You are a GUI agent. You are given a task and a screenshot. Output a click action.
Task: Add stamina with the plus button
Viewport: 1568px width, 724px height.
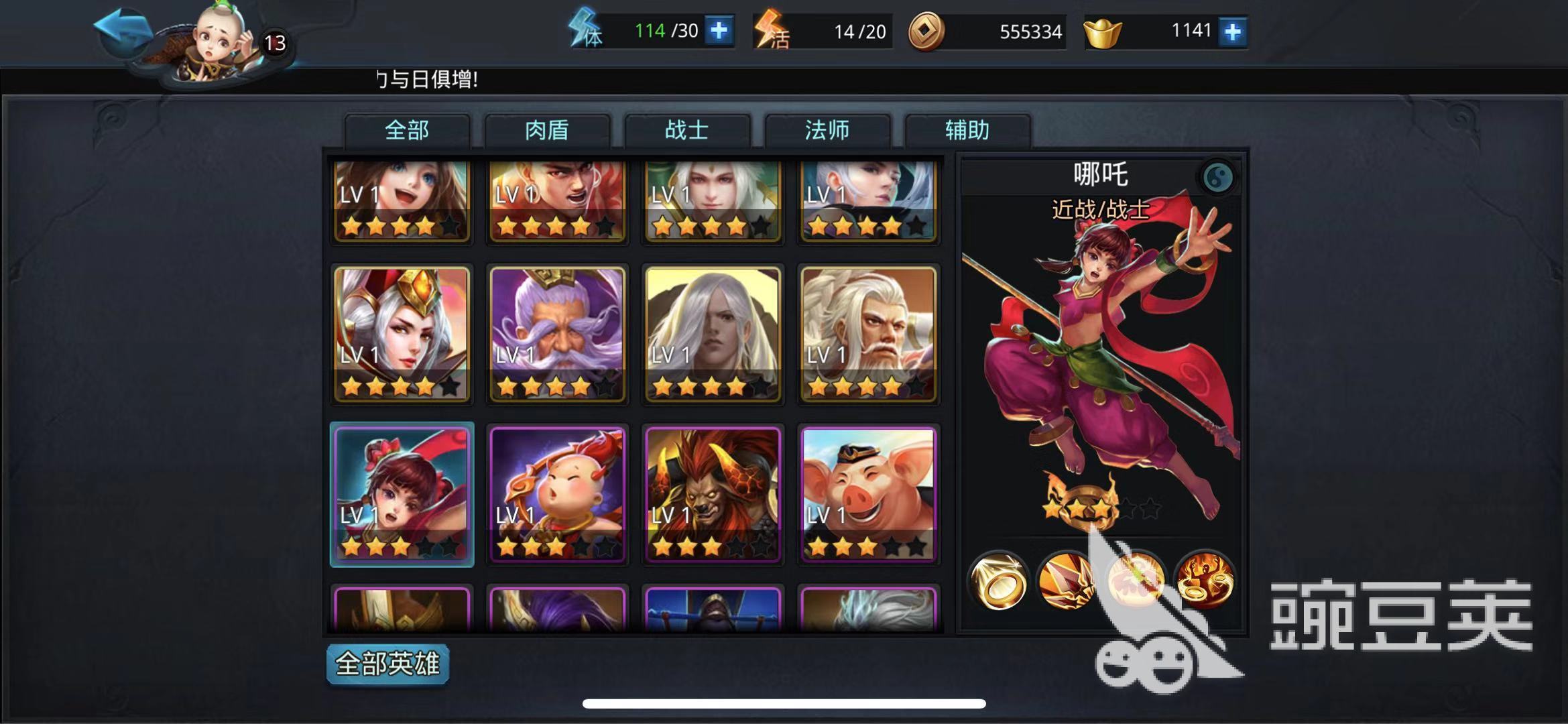click(719, 31)
